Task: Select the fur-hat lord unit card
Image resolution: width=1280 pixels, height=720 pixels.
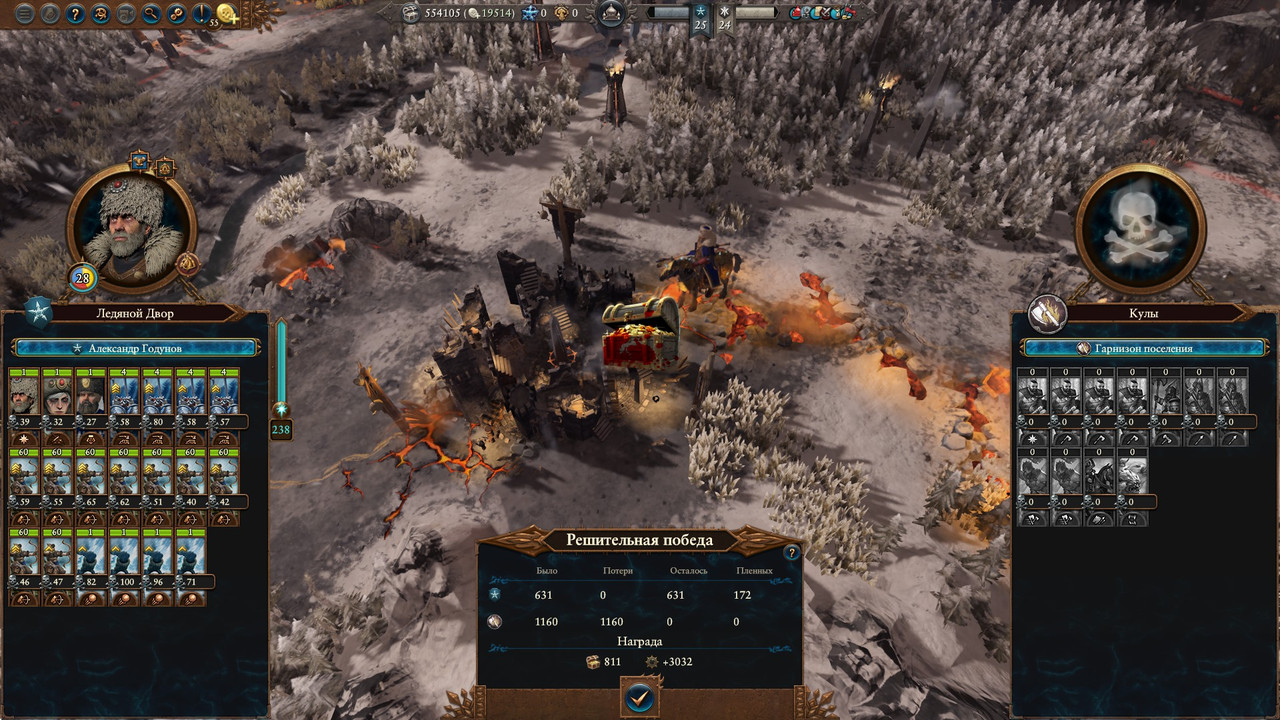Action: pyautogui.click(x=24, y=395)
